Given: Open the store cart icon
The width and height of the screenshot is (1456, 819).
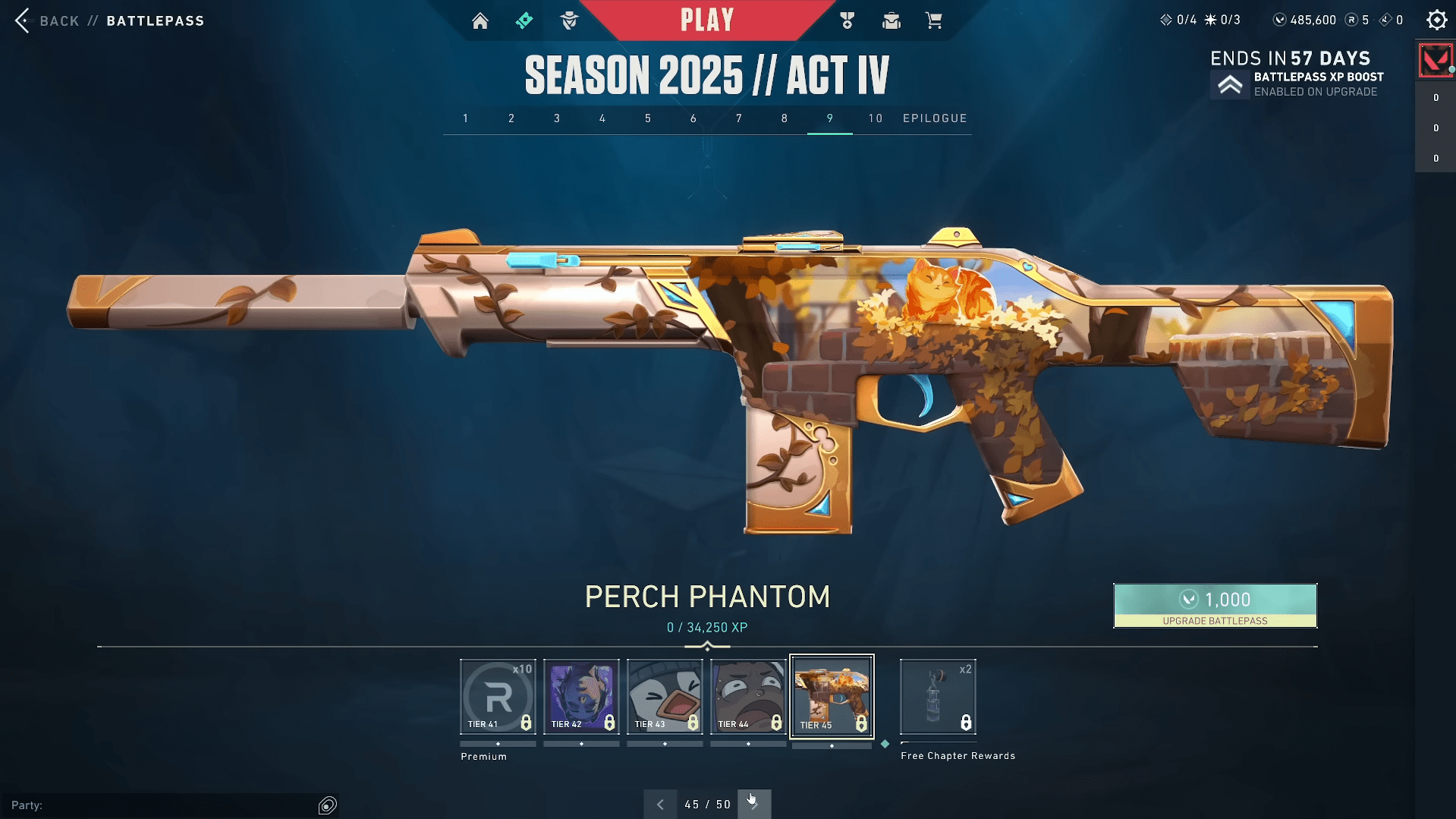Looking at the screenshot, I should pos(933,20).
